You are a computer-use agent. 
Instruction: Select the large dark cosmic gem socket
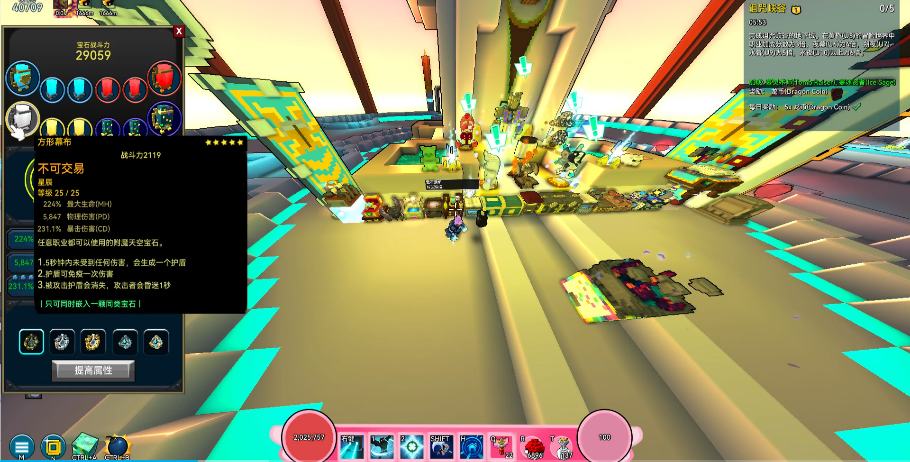[165, 118]
